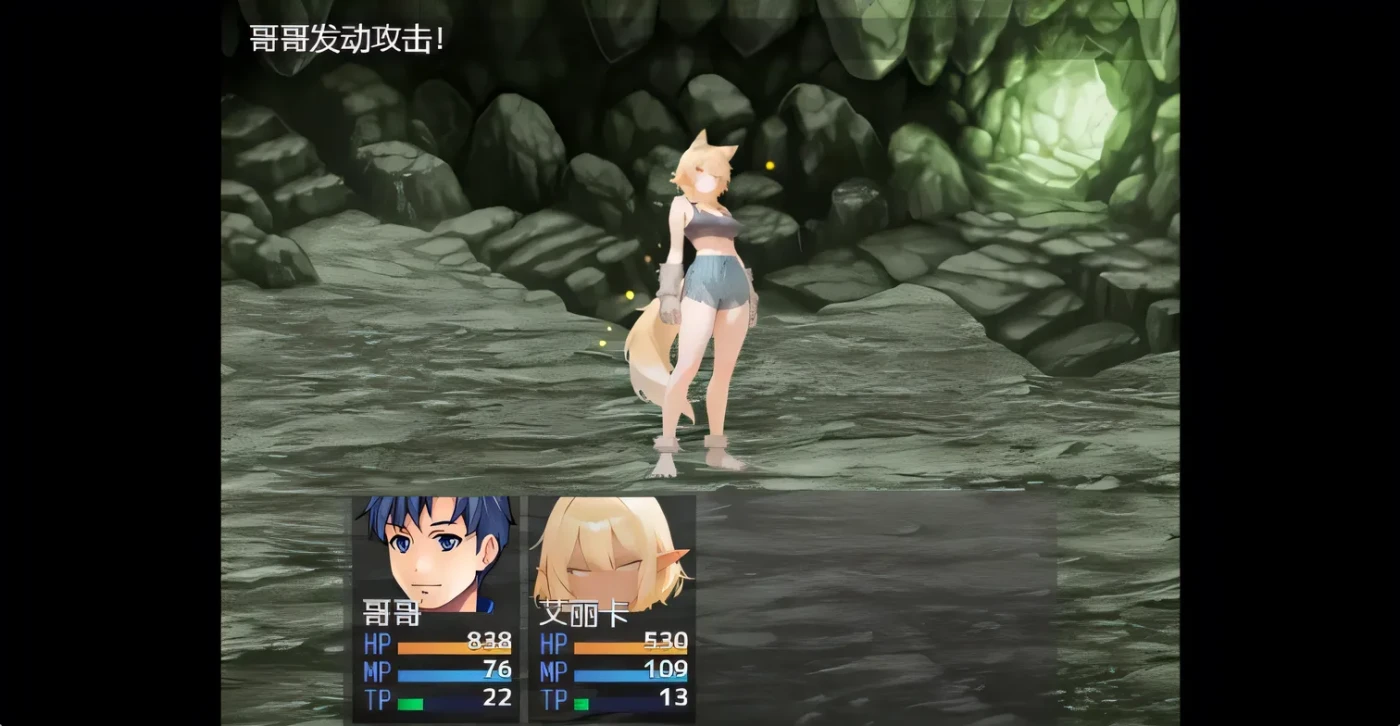
Task: Click the TP value 22
Action: click(496, 698)
